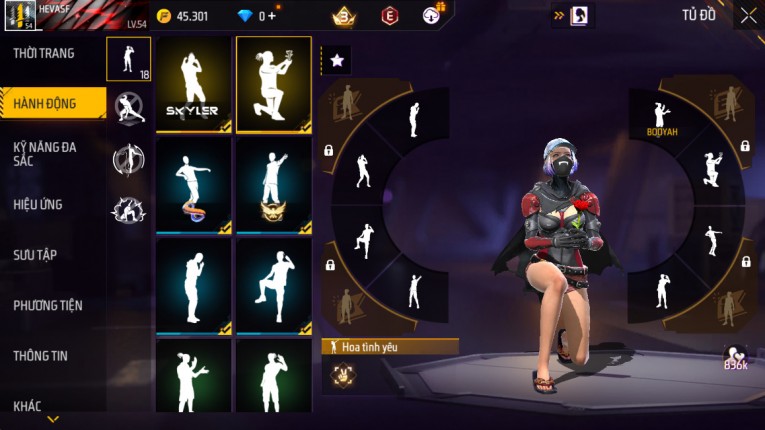Select the Hiệu Ứng category
The width and height of the screenshot is (765, 430).
[x=38, y=204]
